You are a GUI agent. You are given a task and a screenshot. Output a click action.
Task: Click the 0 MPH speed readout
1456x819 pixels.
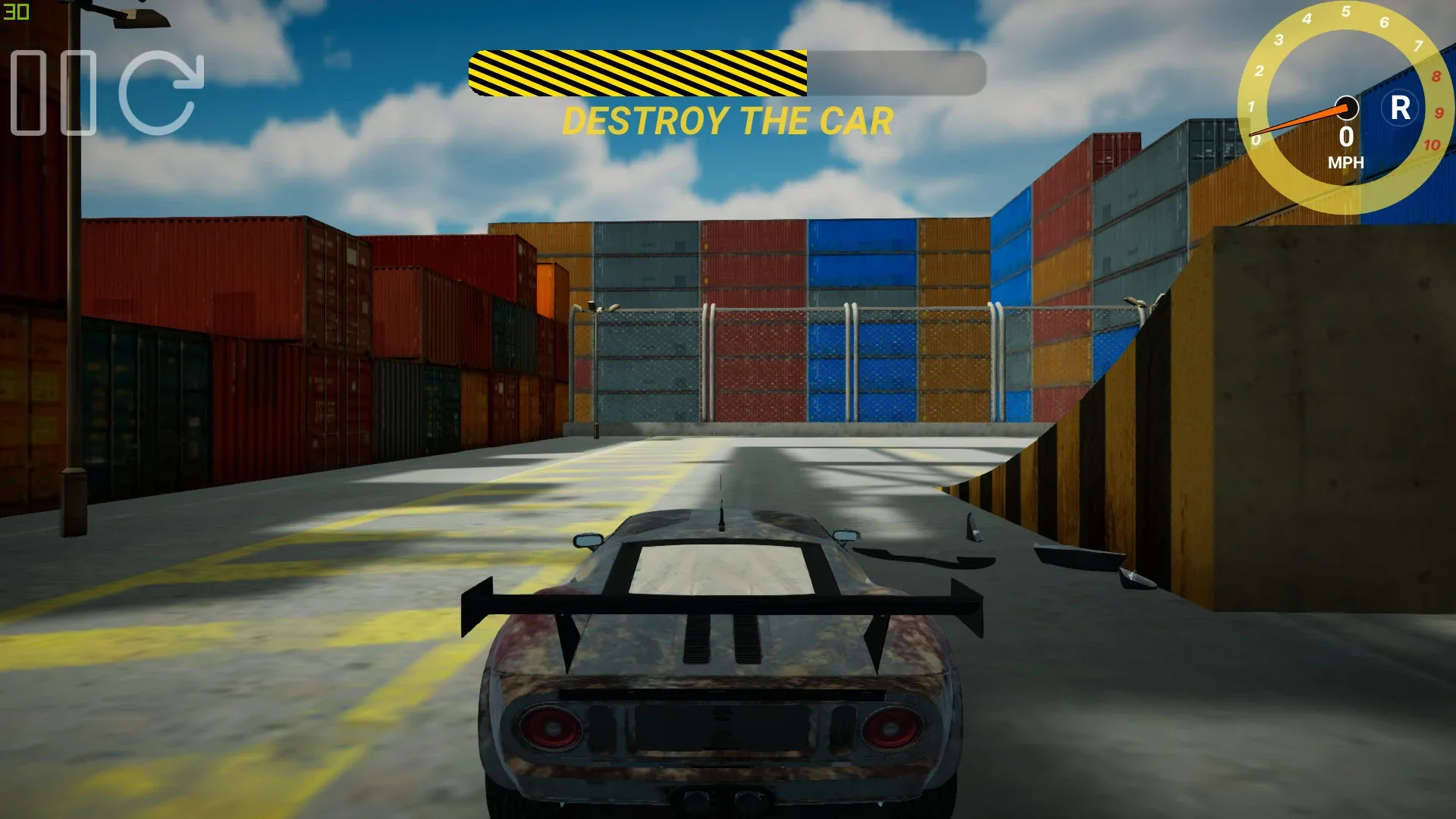coord(1347,138)
